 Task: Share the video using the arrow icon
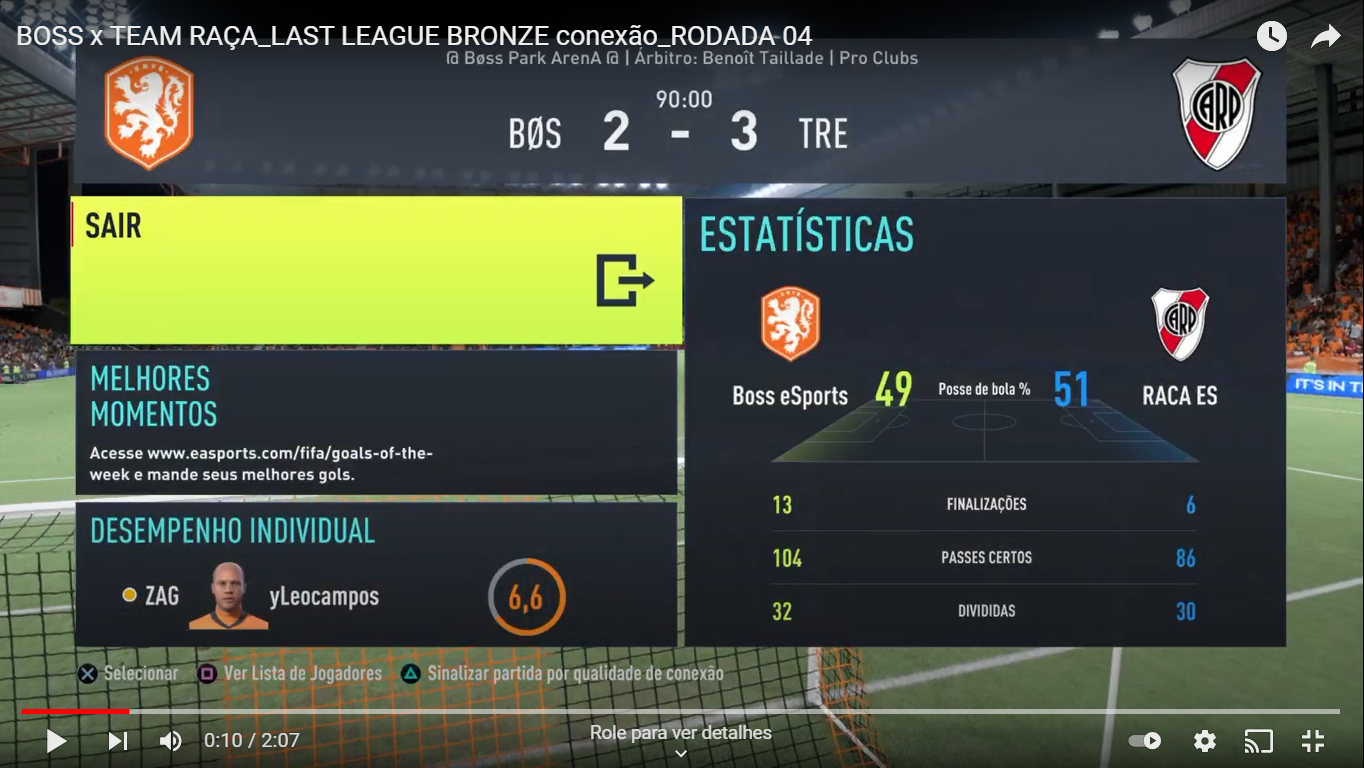click(x=1325, y=37)
